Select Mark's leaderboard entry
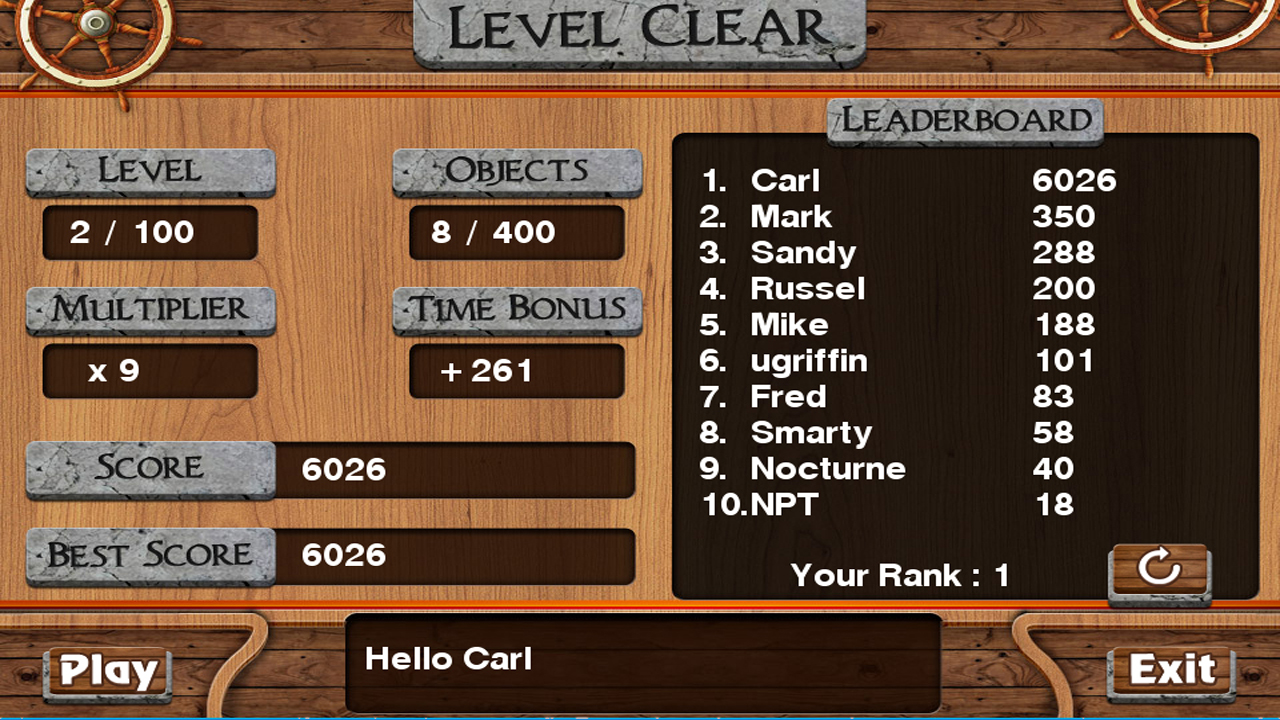 pos(790,217)
